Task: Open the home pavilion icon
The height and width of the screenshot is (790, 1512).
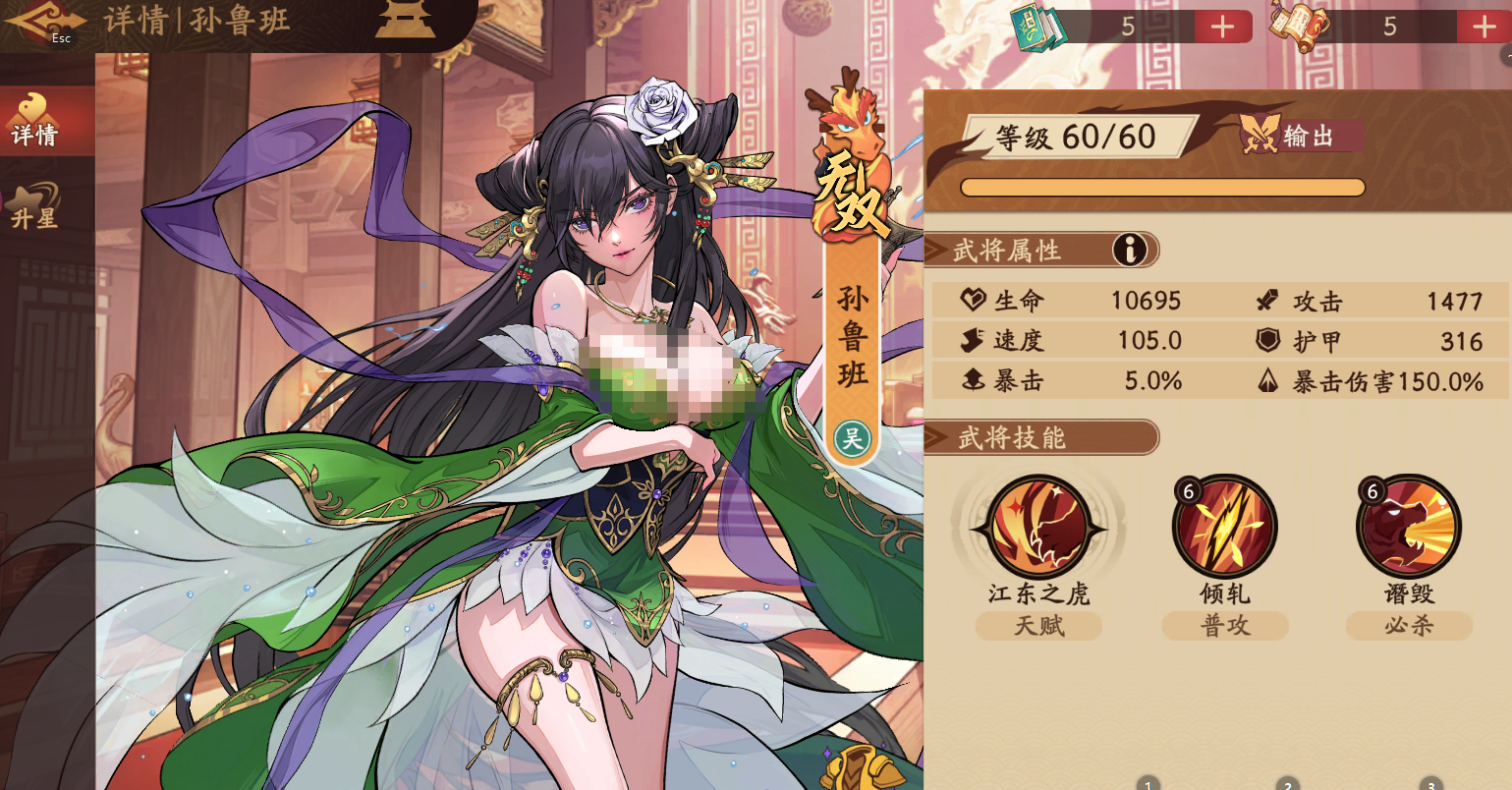Action: tap(405, 19)
